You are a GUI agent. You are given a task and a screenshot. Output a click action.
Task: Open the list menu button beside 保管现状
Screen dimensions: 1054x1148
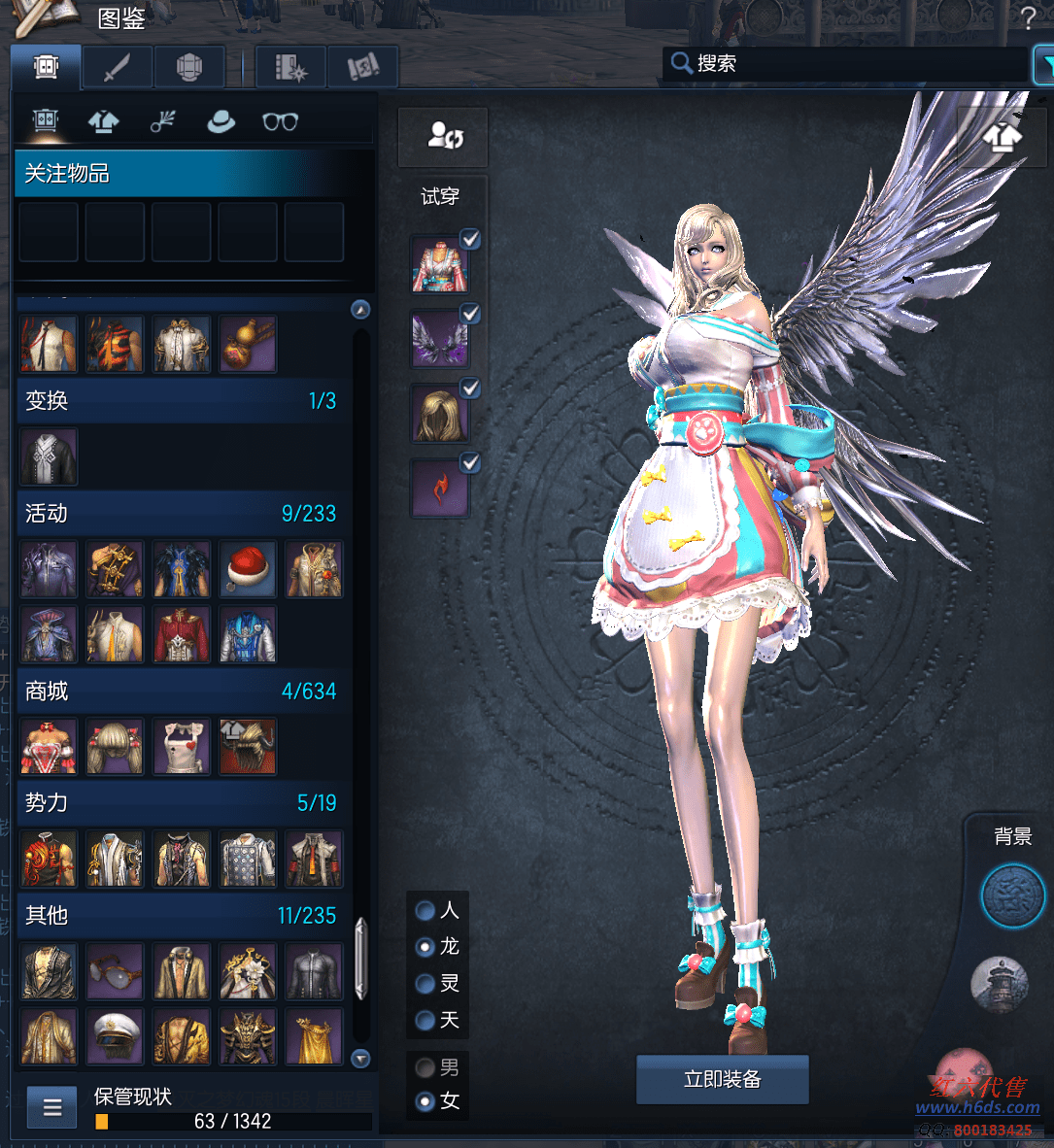pyautogui.click(x=52, y=1107)
